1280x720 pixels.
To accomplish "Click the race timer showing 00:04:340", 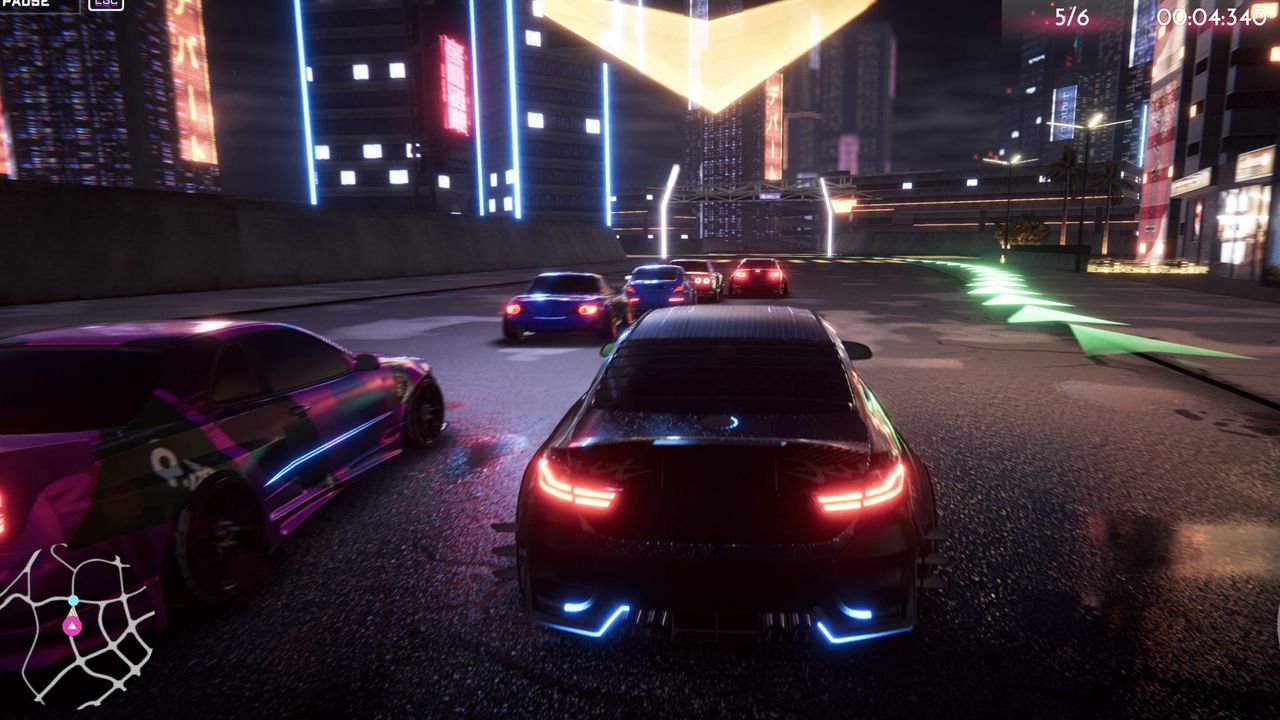I will click(1212, 14).
